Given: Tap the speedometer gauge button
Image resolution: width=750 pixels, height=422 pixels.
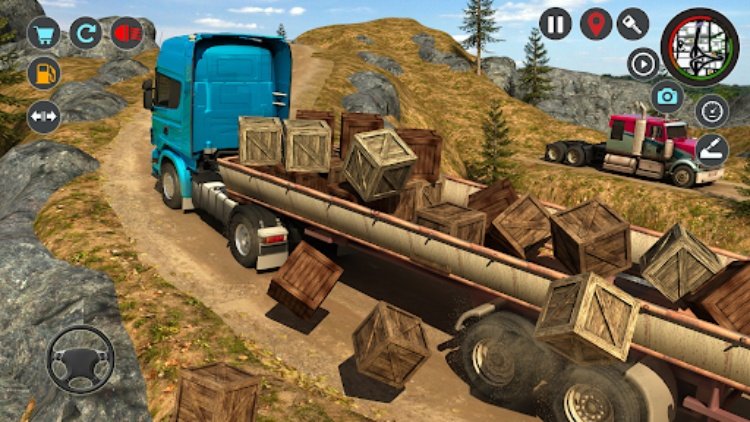Looking at the screenshot, I should [712, 111].
